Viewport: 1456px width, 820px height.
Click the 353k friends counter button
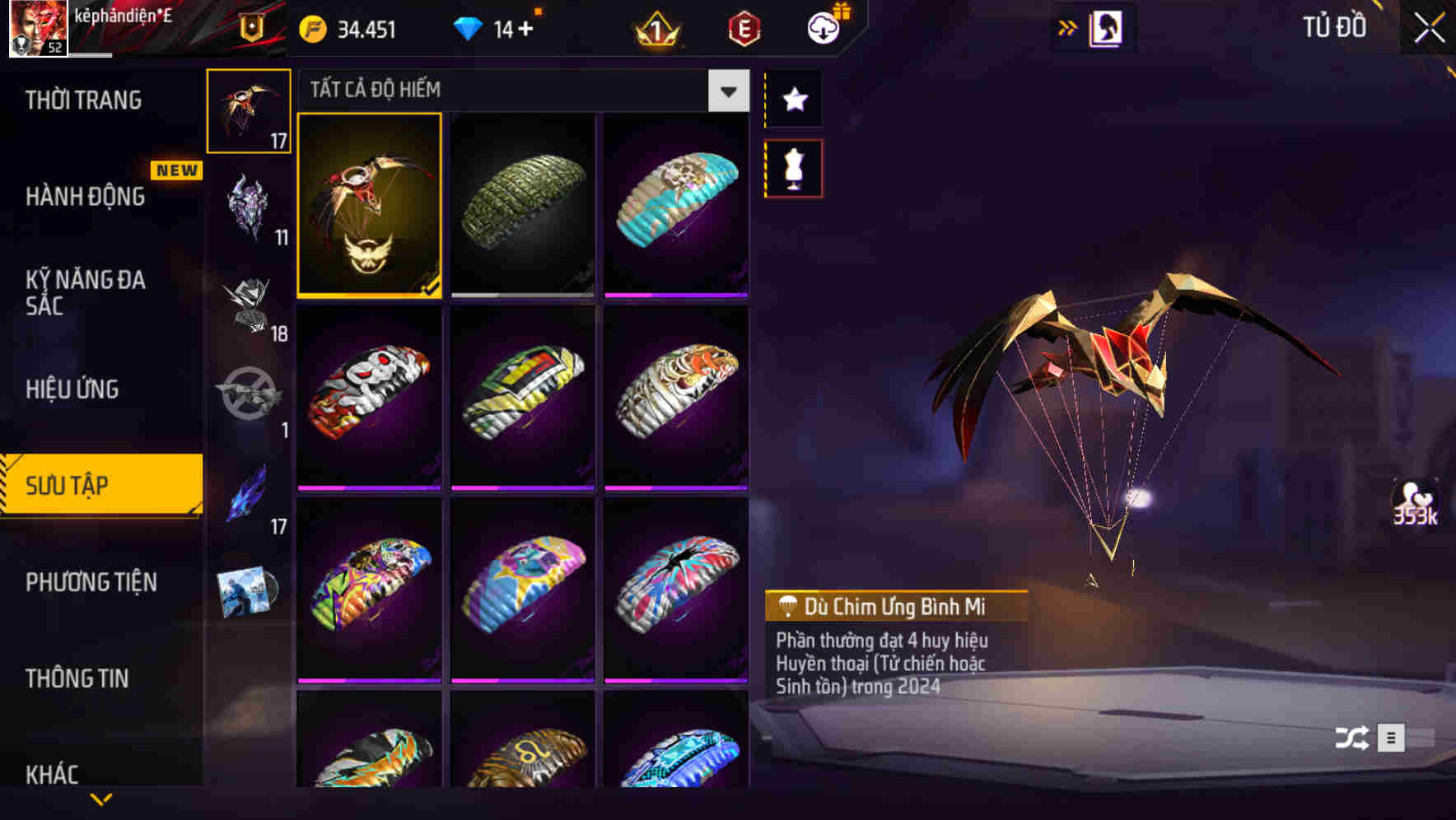tap(1418, 506)
